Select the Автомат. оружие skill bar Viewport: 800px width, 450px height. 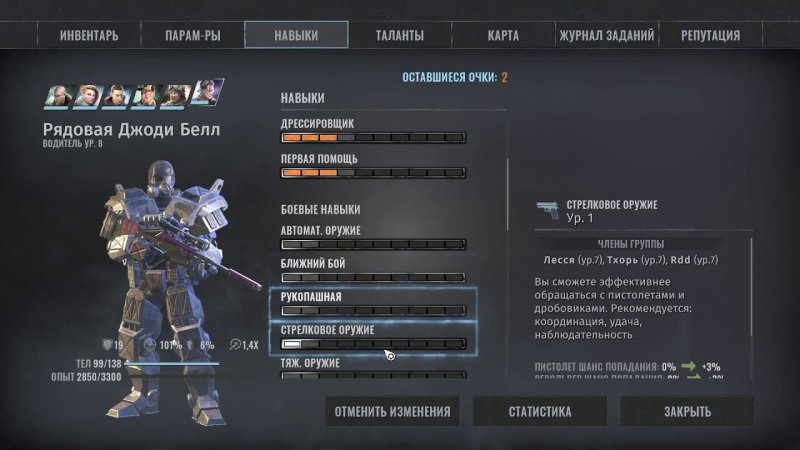tap(374, 244)
